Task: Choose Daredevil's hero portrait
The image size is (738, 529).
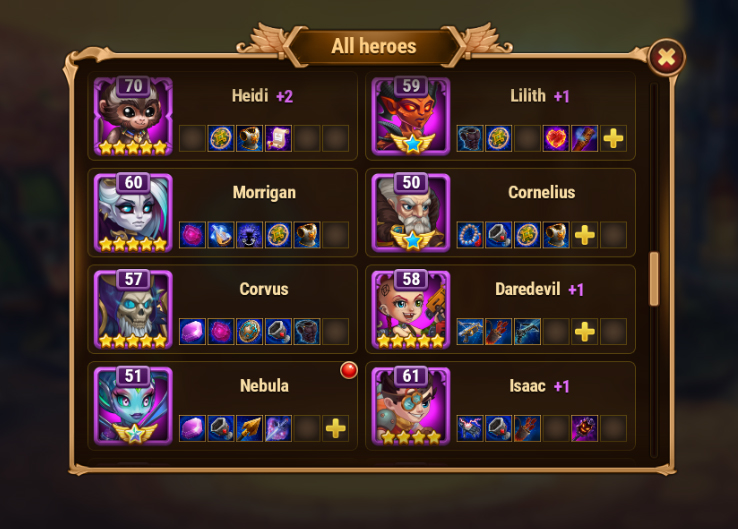Action: pyautogui.click(x=411, y=310)
